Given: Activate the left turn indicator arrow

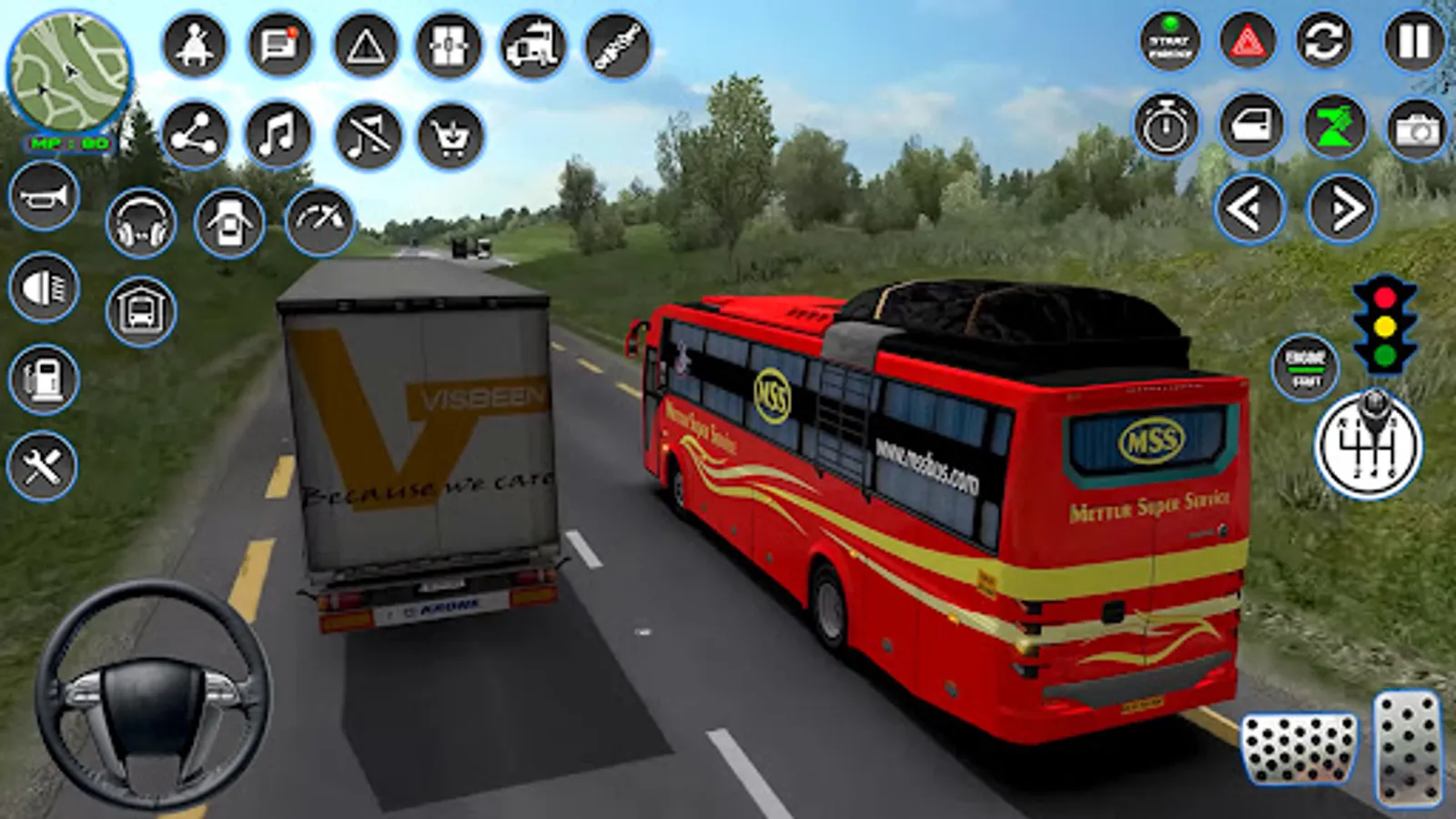Looking at the screenshot, I should [x=1249, y=209].
